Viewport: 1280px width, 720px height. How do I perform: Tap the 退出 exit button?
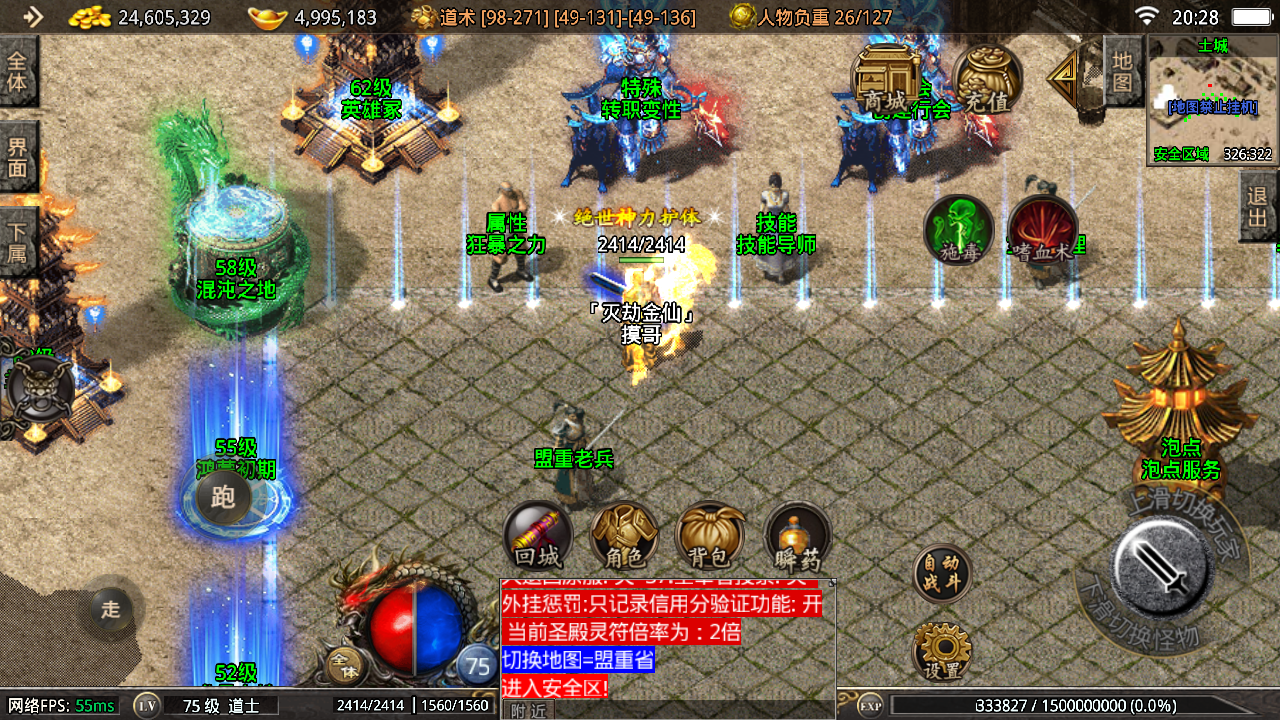tap(1258, 206)
